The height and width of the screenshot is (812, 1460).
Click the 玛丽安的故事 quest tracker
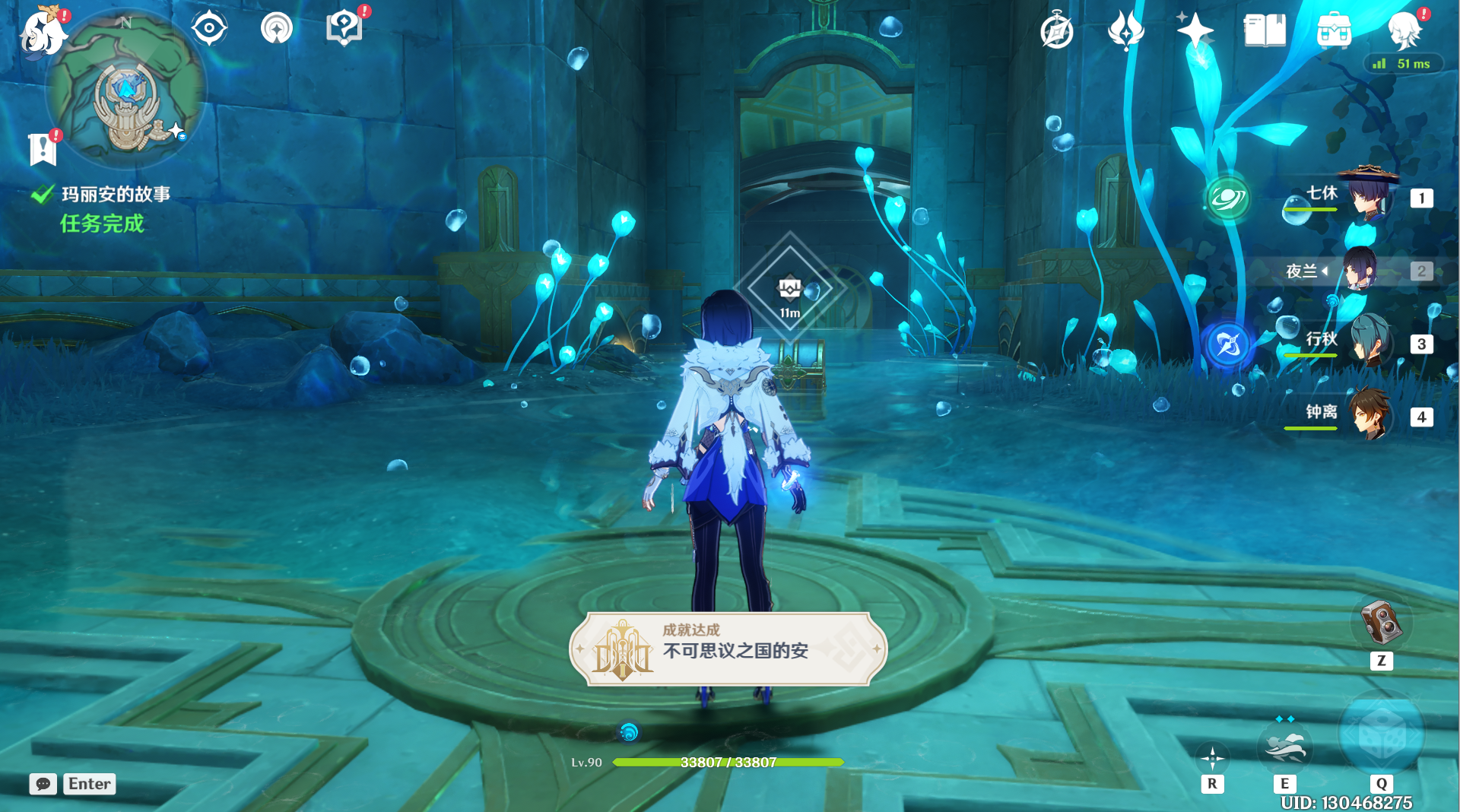click(x=116, y=194)
